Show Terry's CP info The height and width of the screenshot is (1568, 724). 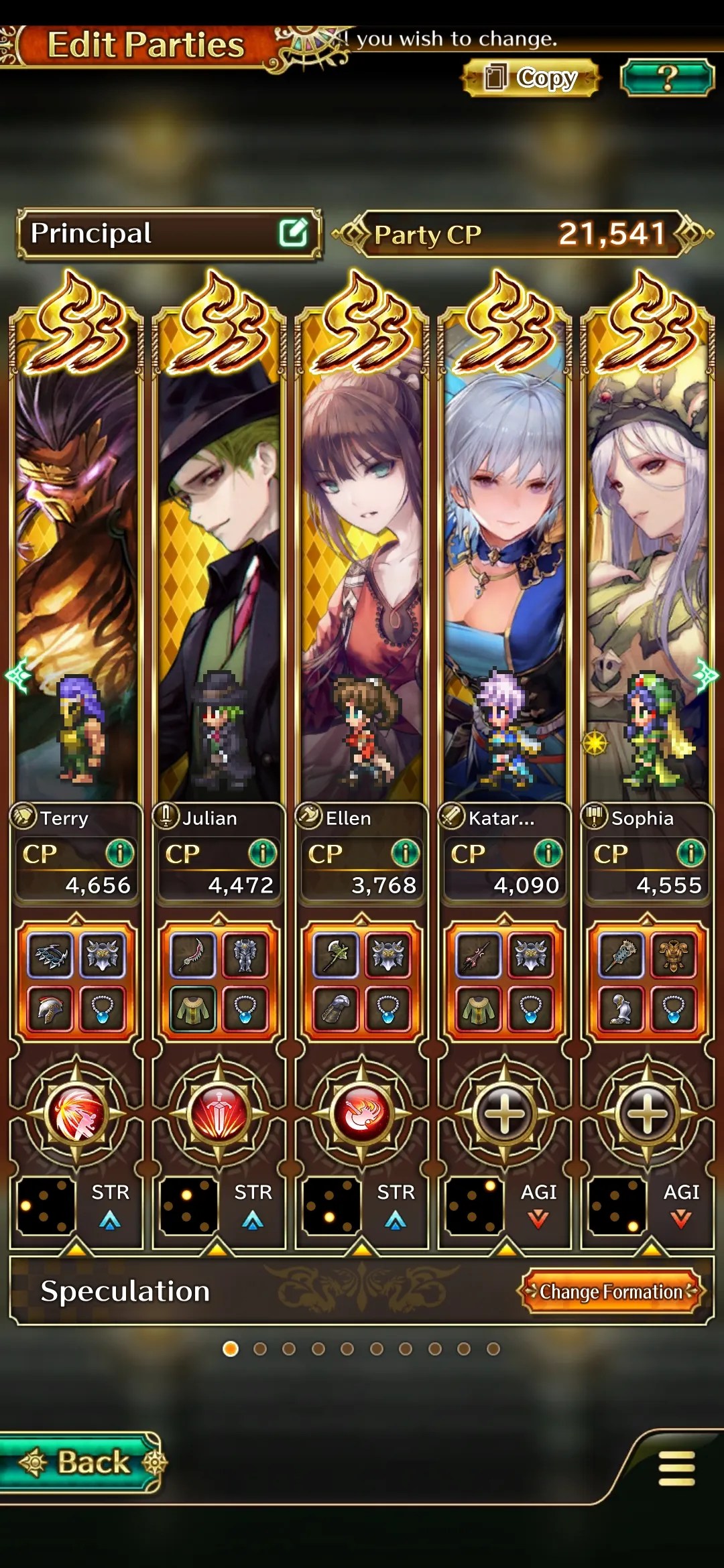tap(120, 853)
